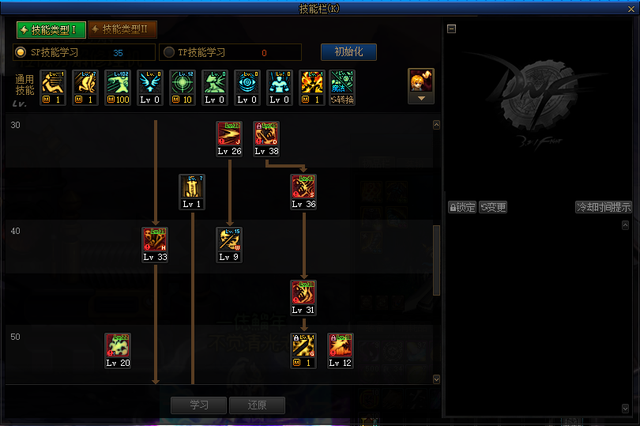640x426 pixels.
Task: Pick the Lv 33 skill icon
Action: pos(155,240)
